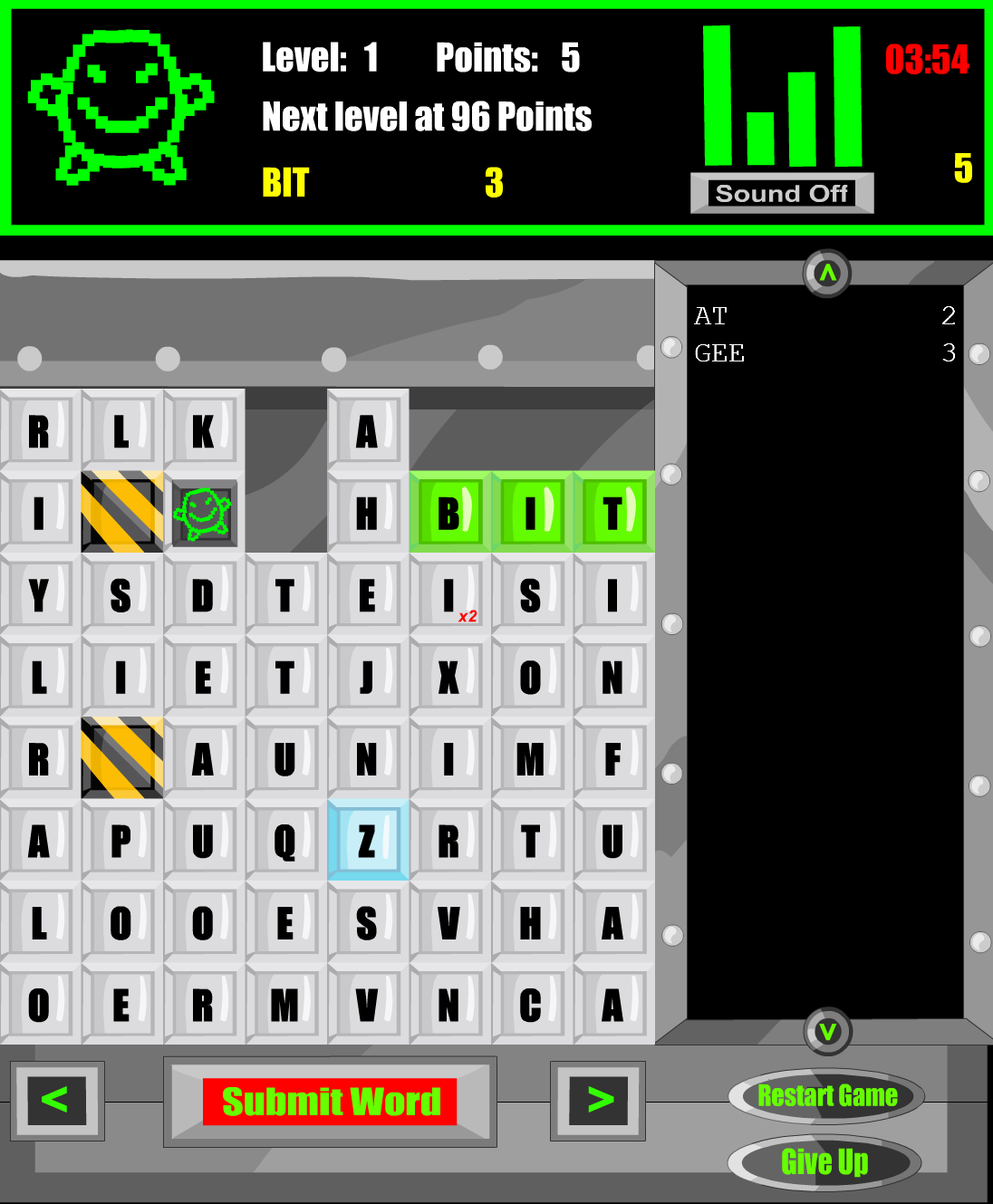The width and height of the screenshot is (993, 1204).
Task: Toggle the Sound Off button
Action: point(781,193)
